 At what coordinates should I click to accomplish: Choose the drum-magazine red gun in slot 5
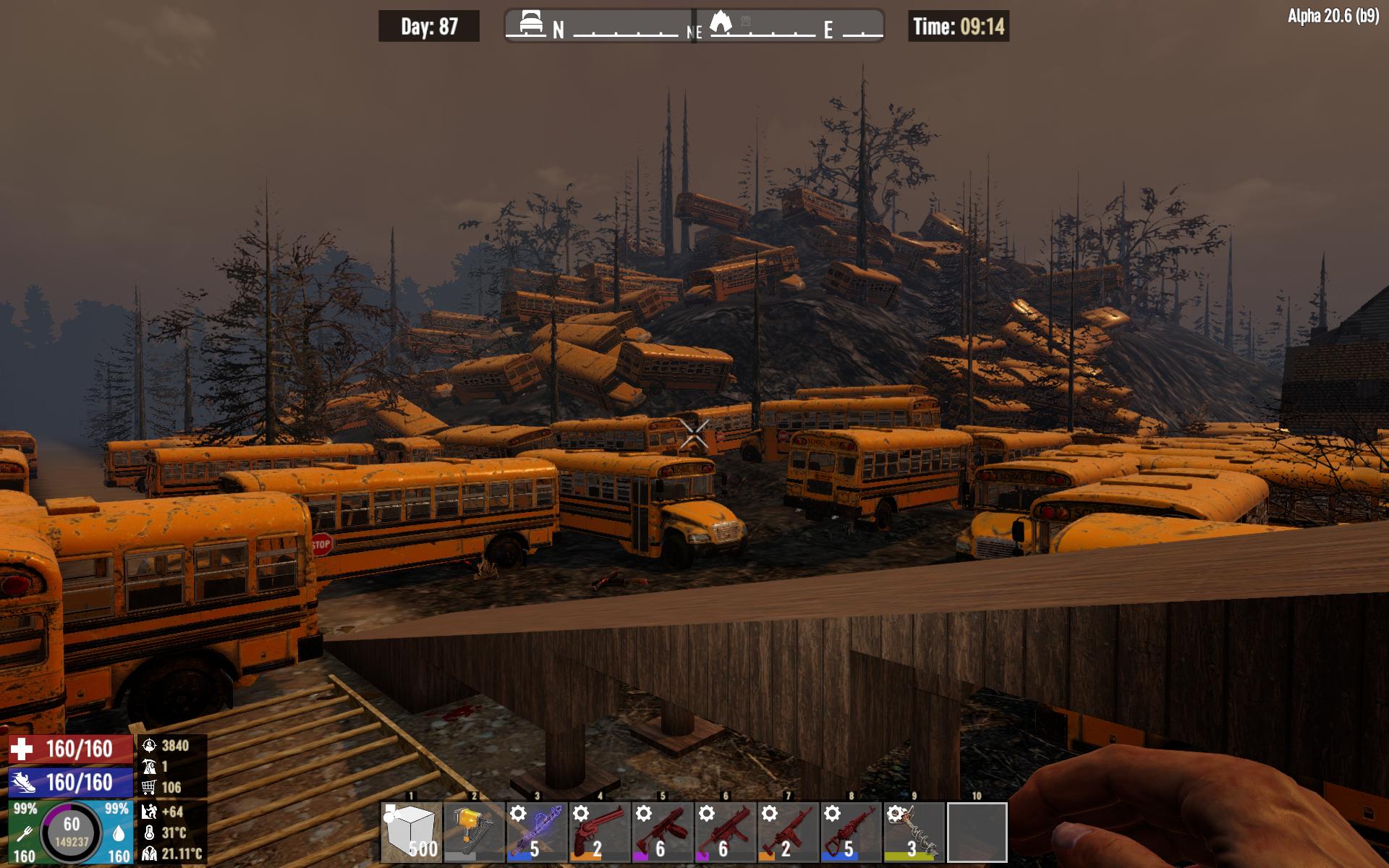click(x=663, y=832)
